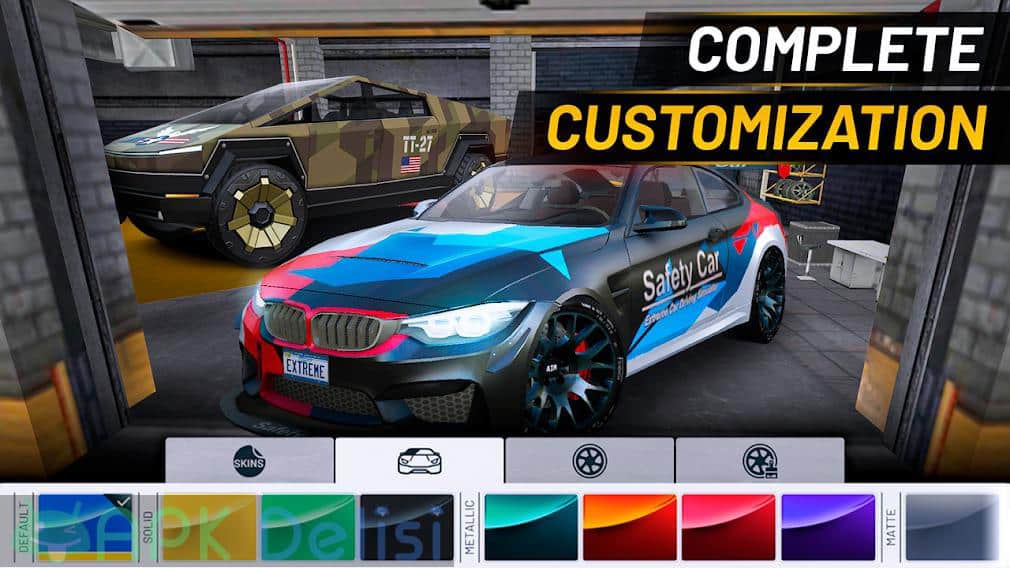Choose the default blue paint swatch
Screen dimensions: 1010x568
(x=87, y=526)
